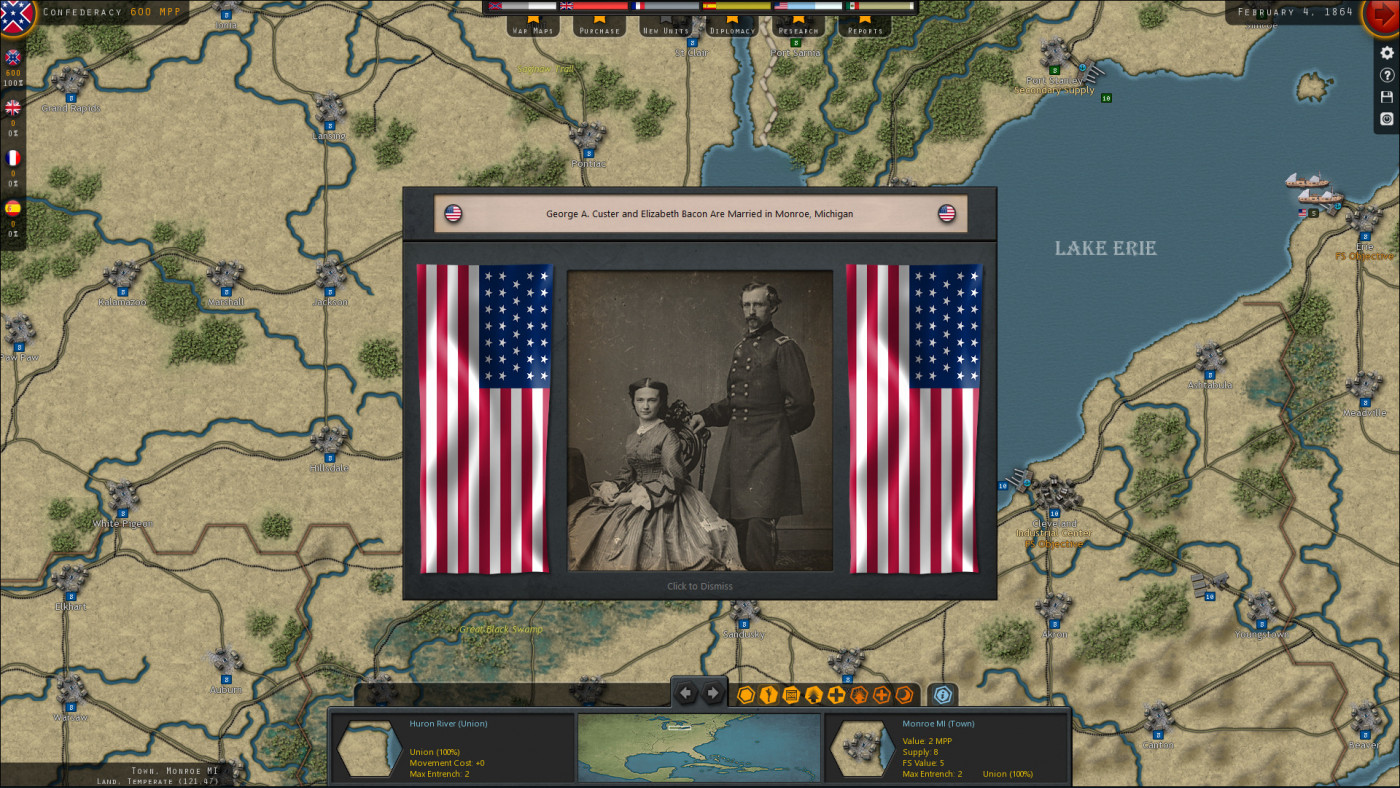Click the British flag on the left sidebar
The width and height of the screenshot is (1400, 788).
point(11,110)
